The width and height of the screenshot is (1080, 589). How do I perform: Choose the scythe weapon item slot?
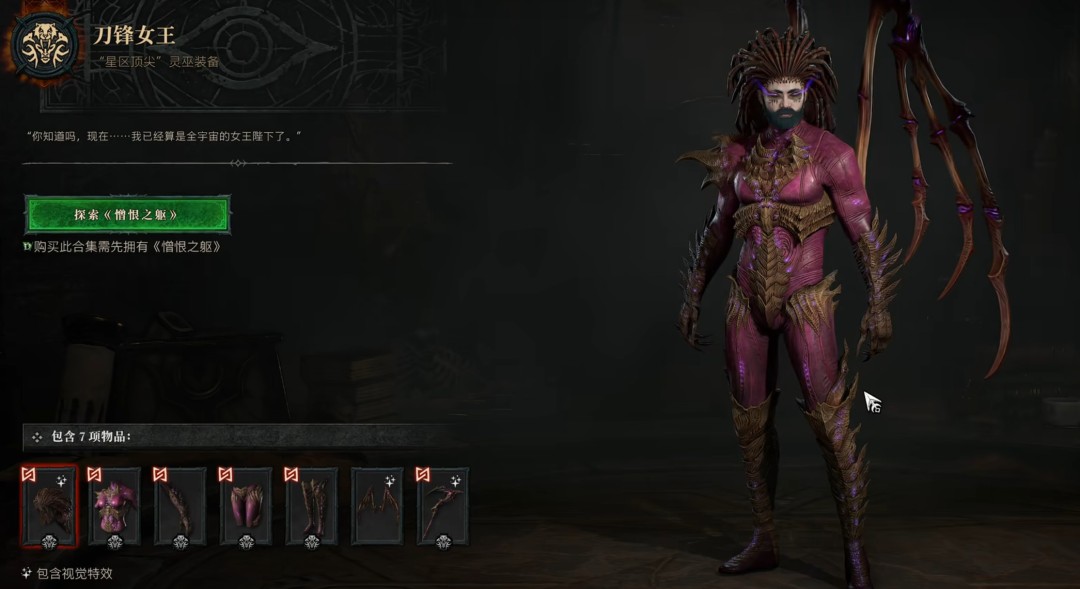(443, 506)
